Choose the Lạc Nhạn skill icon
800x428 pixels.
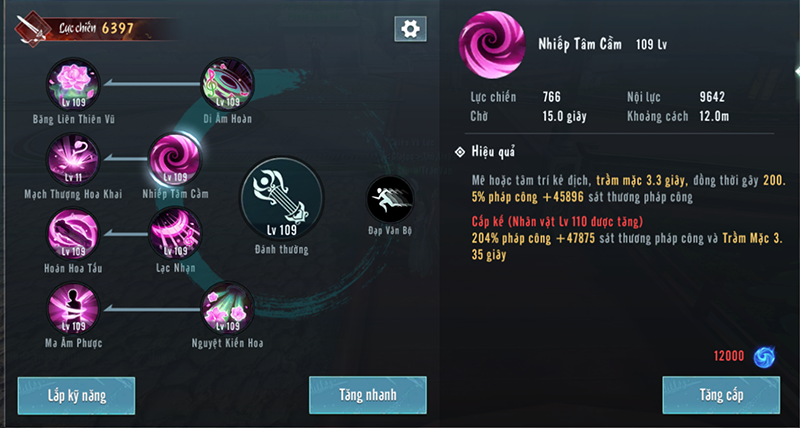[x=175, y=234]
